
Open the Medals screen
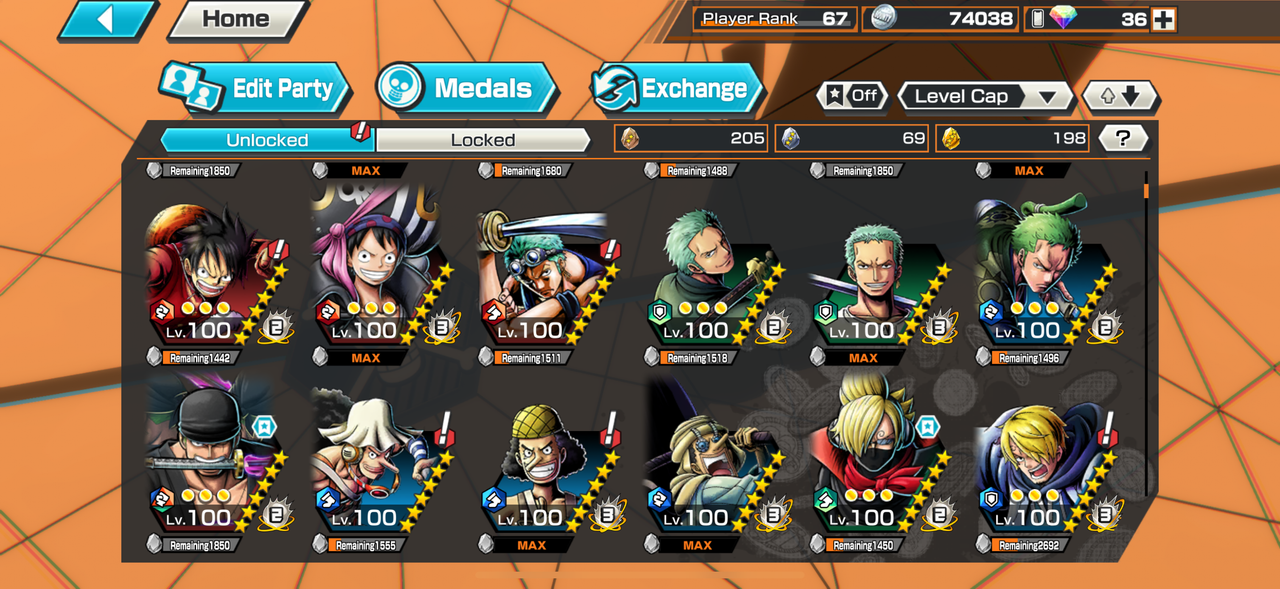pos(467,89)
